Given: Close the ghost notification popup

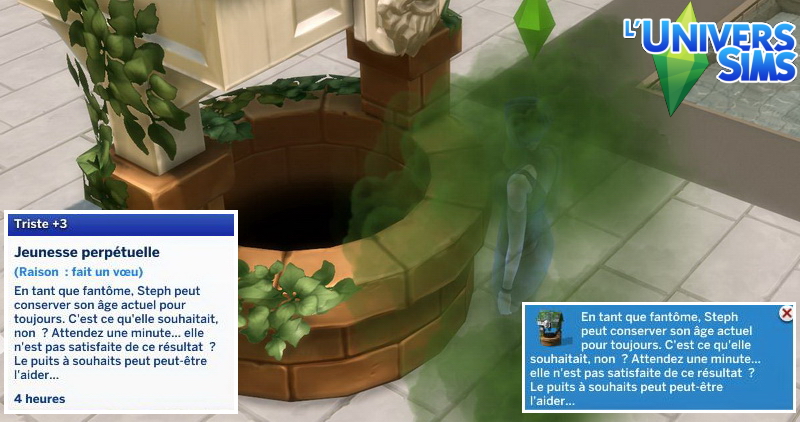Looking at the screenshot, I should coord(786,314).
